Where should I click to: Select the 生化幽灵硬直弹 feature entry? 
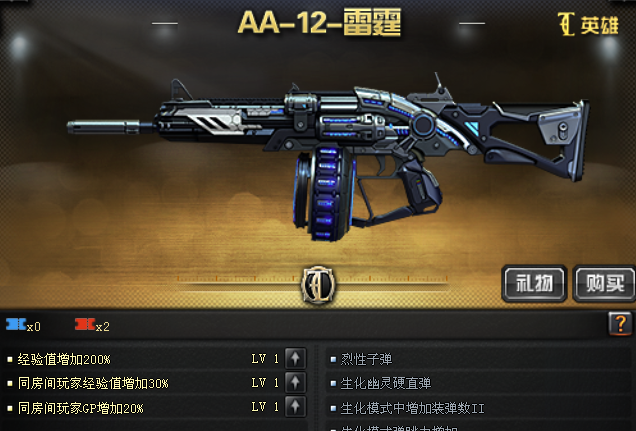coord(386,383)
